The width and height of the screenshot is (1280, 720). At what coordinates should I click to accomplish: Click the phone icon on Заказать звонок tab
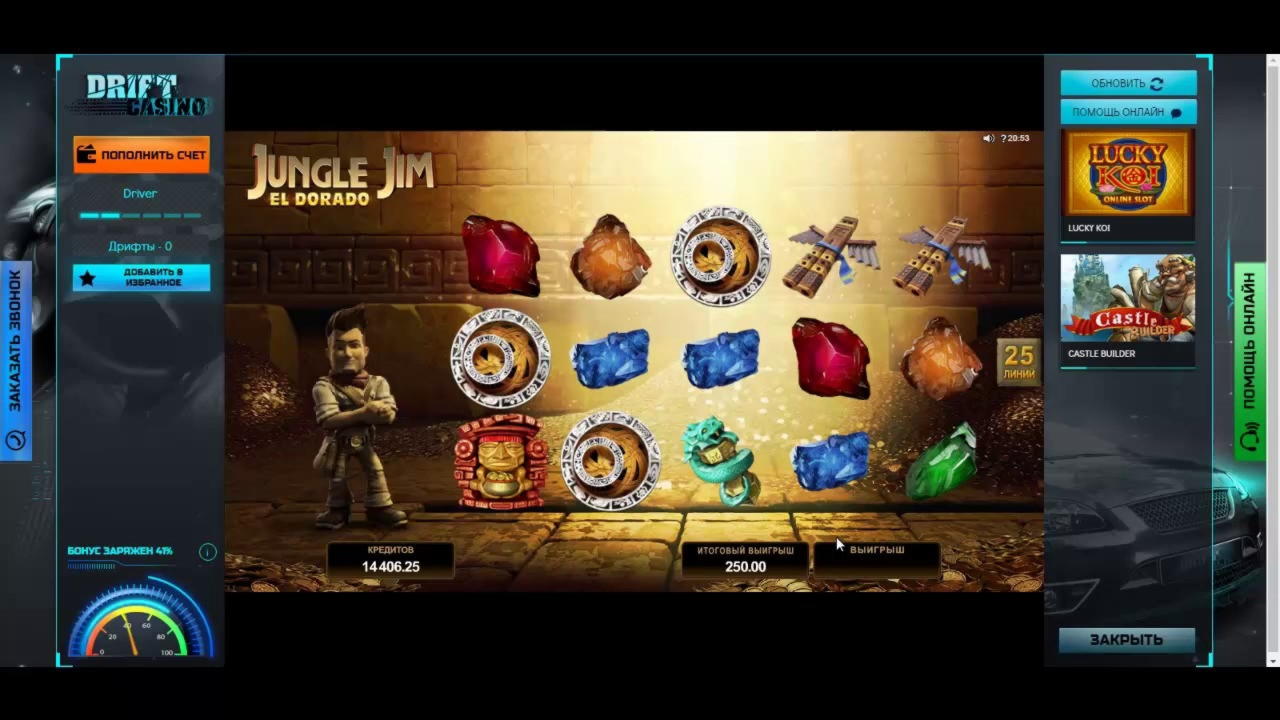[x=15, y=440]
